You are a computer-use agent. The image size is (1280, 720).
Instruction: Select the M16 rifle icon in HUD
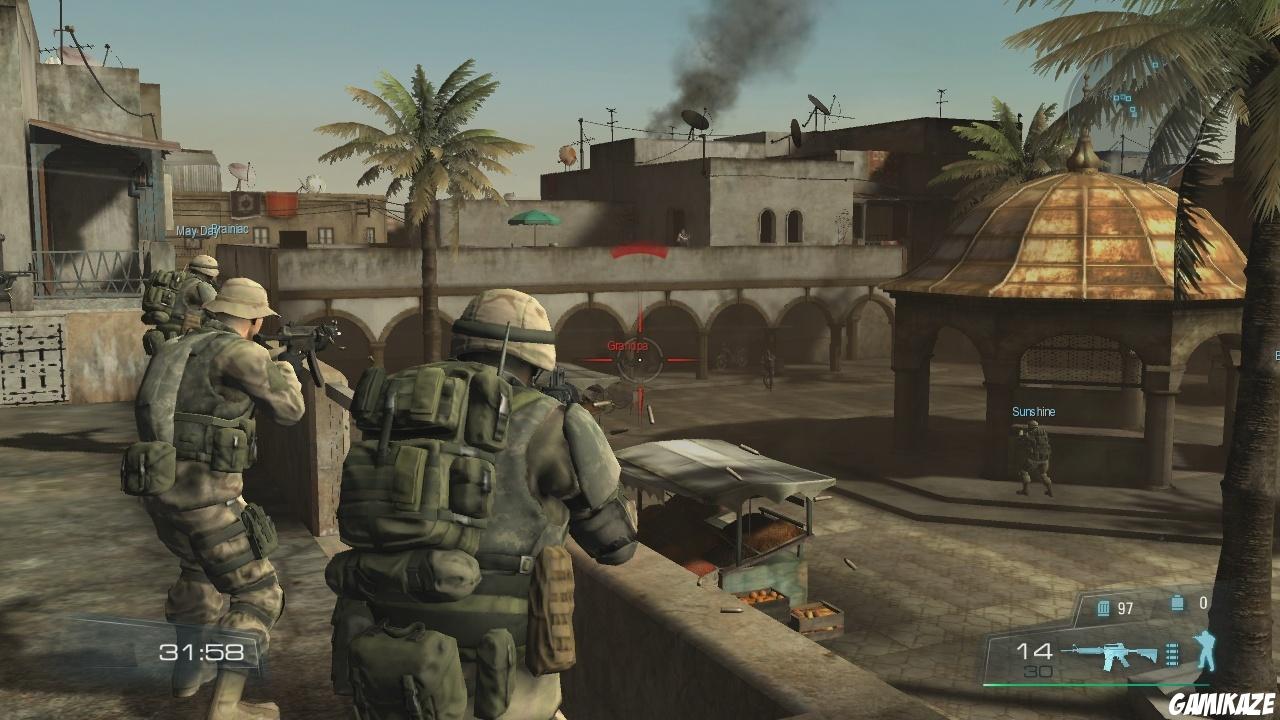coord(1120,655)
